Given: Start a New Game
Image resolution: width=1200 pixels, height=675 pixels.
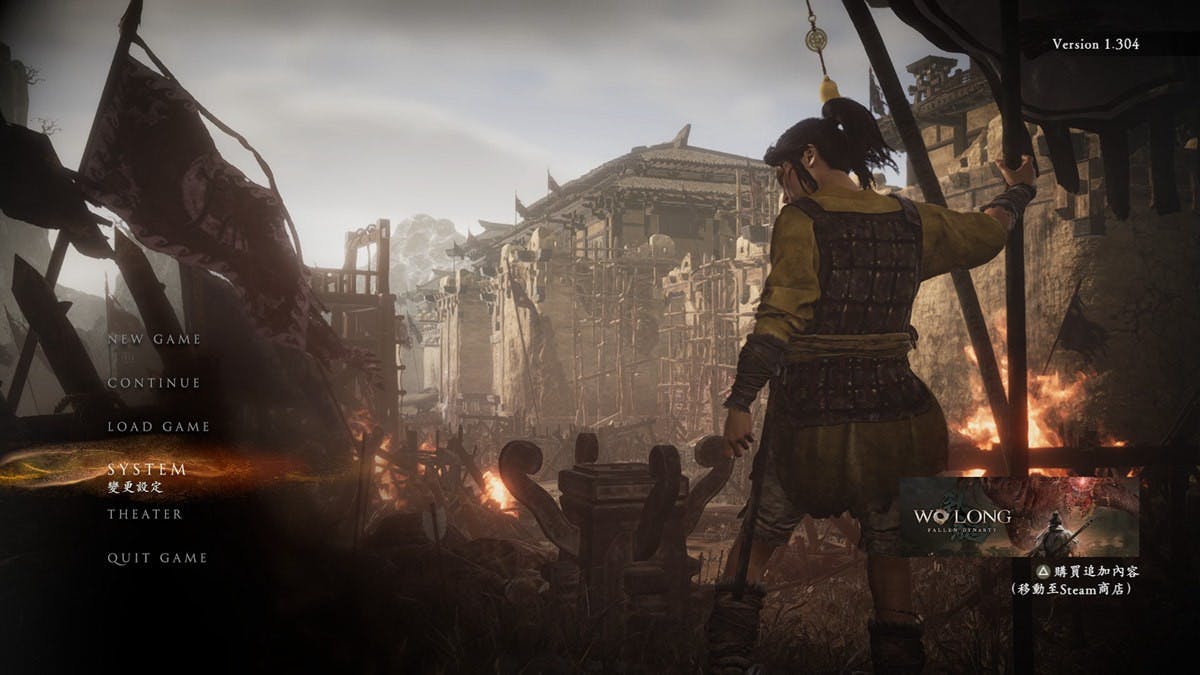Looking at the screenshot, I should pos(154,339).
